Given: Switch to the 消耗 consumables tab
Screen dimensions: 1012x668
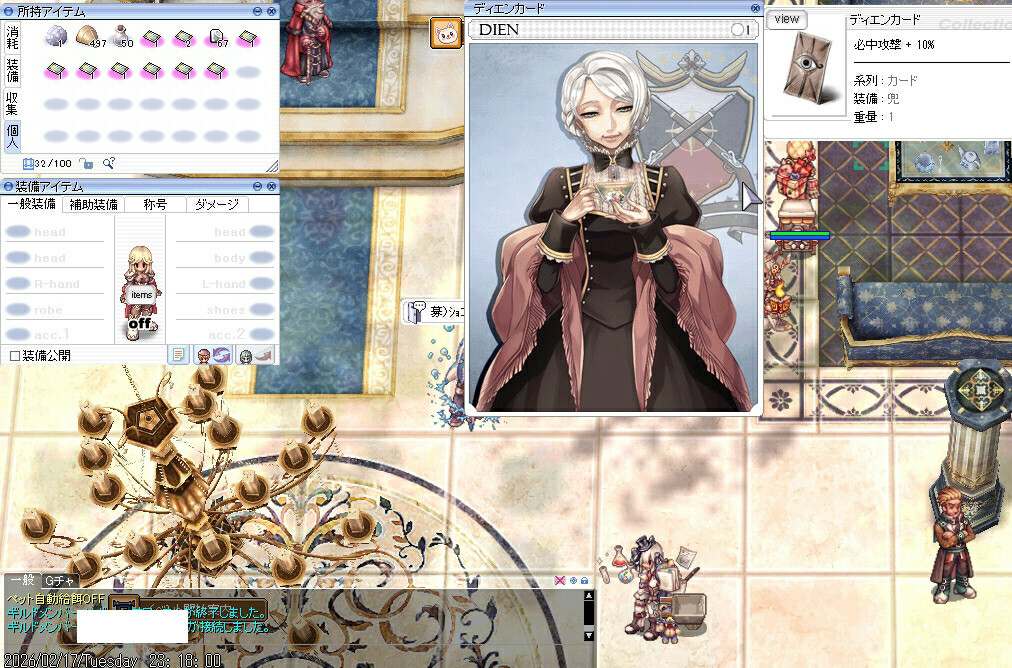Looking at the screenshot, I should (x=12, y=37).
